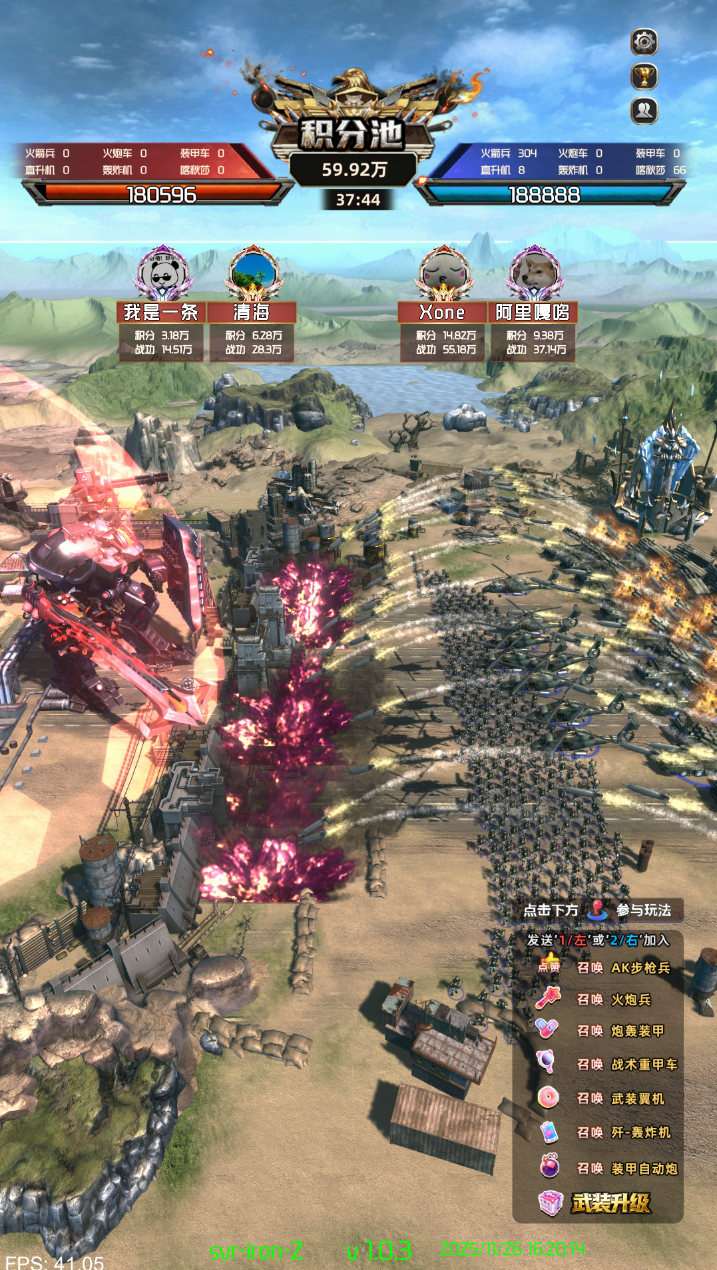The height and width of the screenshot is (1270, 717).
Task: View player 阿里嘎哆's dog avatar
Action: tap(532, 271)
